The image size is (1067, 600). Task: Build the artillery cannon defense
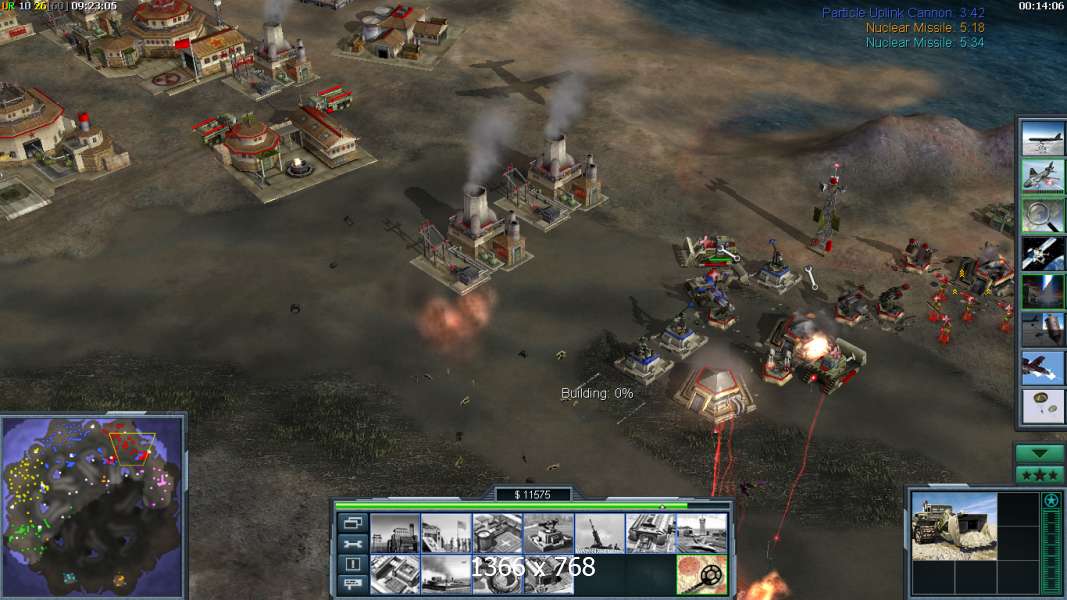pos(600,533)
